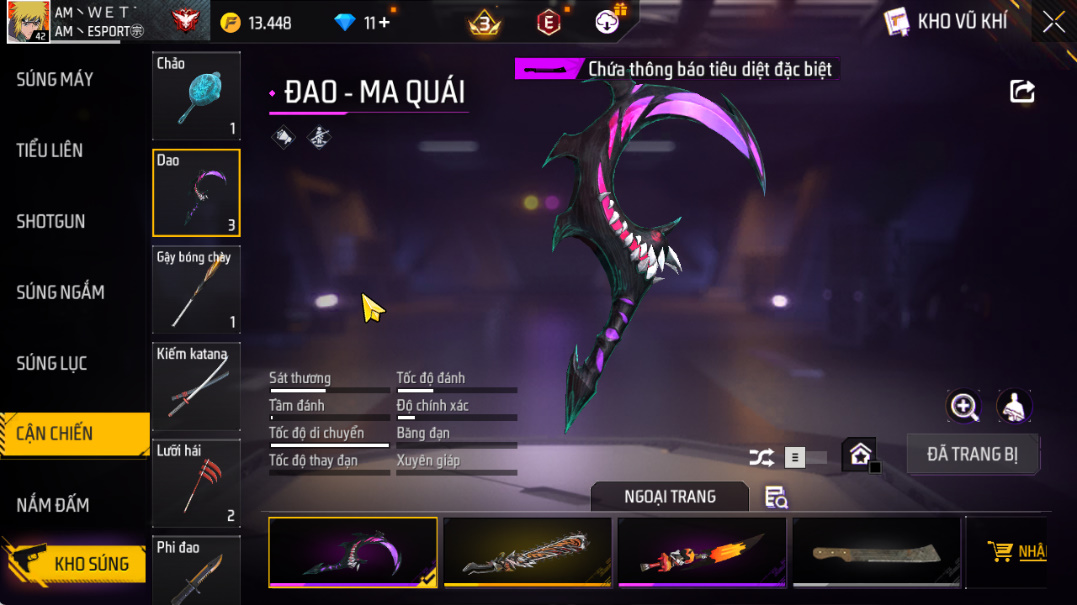Select the Kiếm katana weapon
The image size is (1077, 605).
(196, 387)
